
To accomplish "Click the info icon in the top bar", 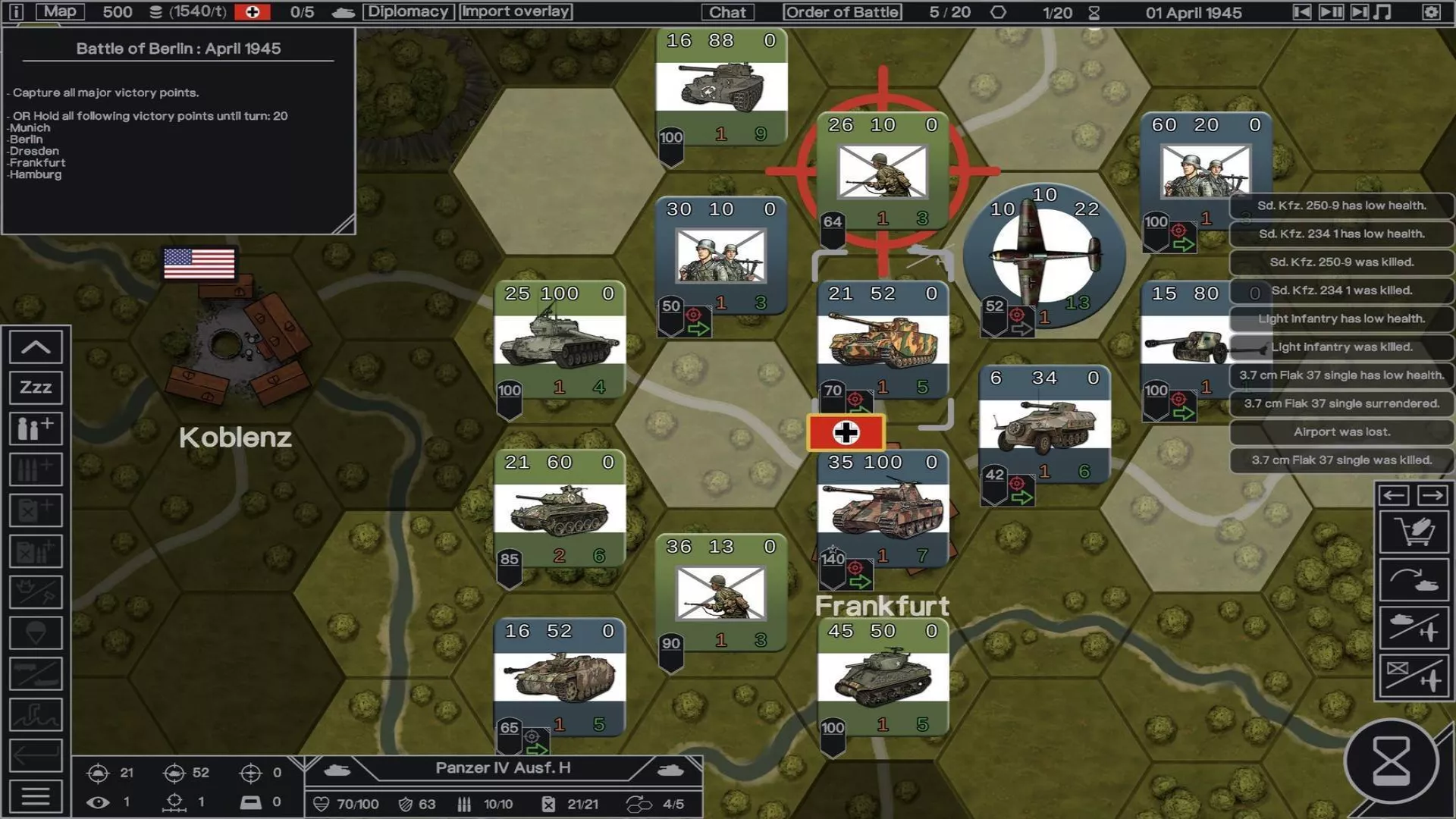I will pos(16,12).
